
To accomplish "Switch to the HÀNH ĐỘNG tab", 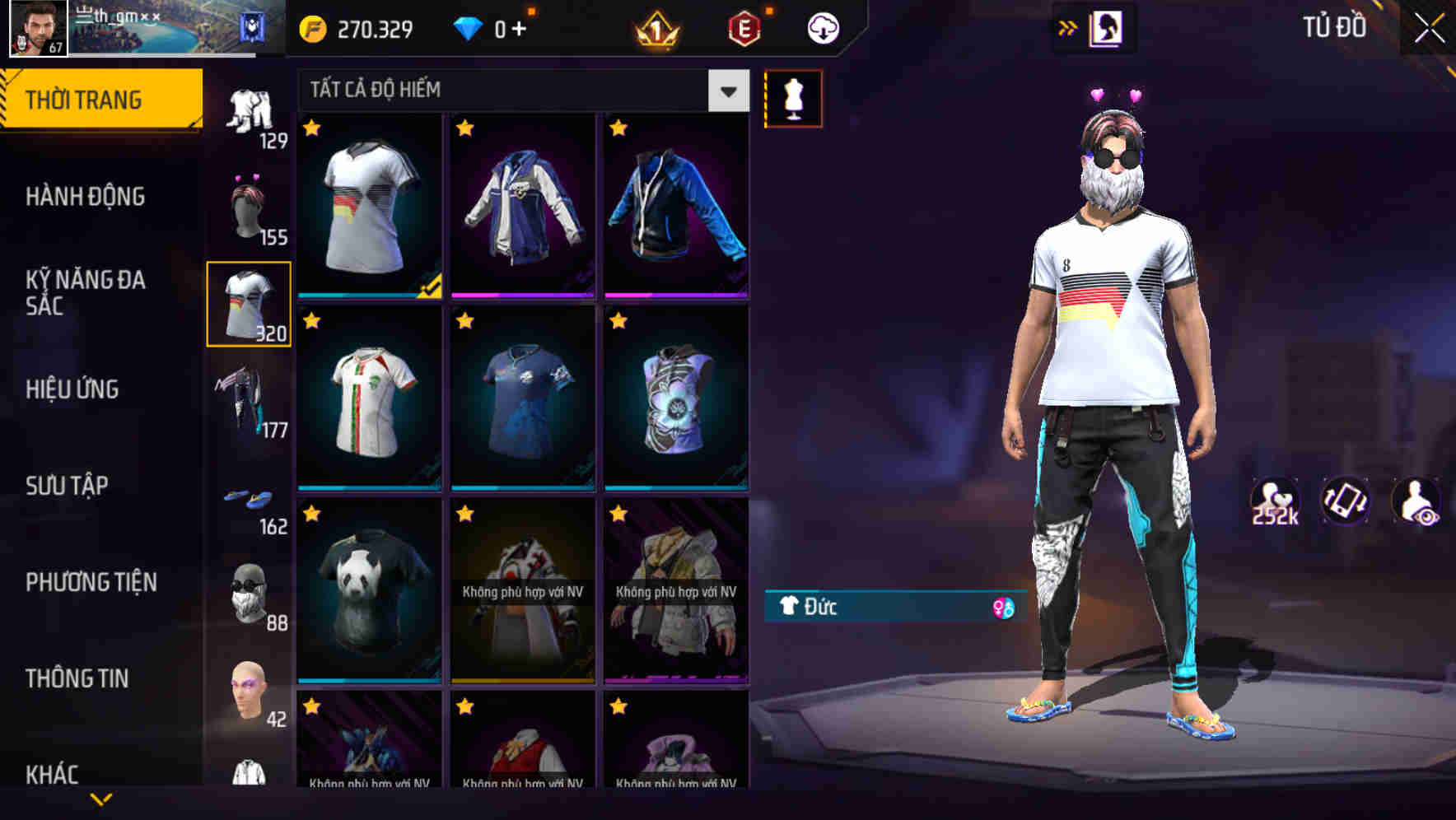I will [86, 197].
